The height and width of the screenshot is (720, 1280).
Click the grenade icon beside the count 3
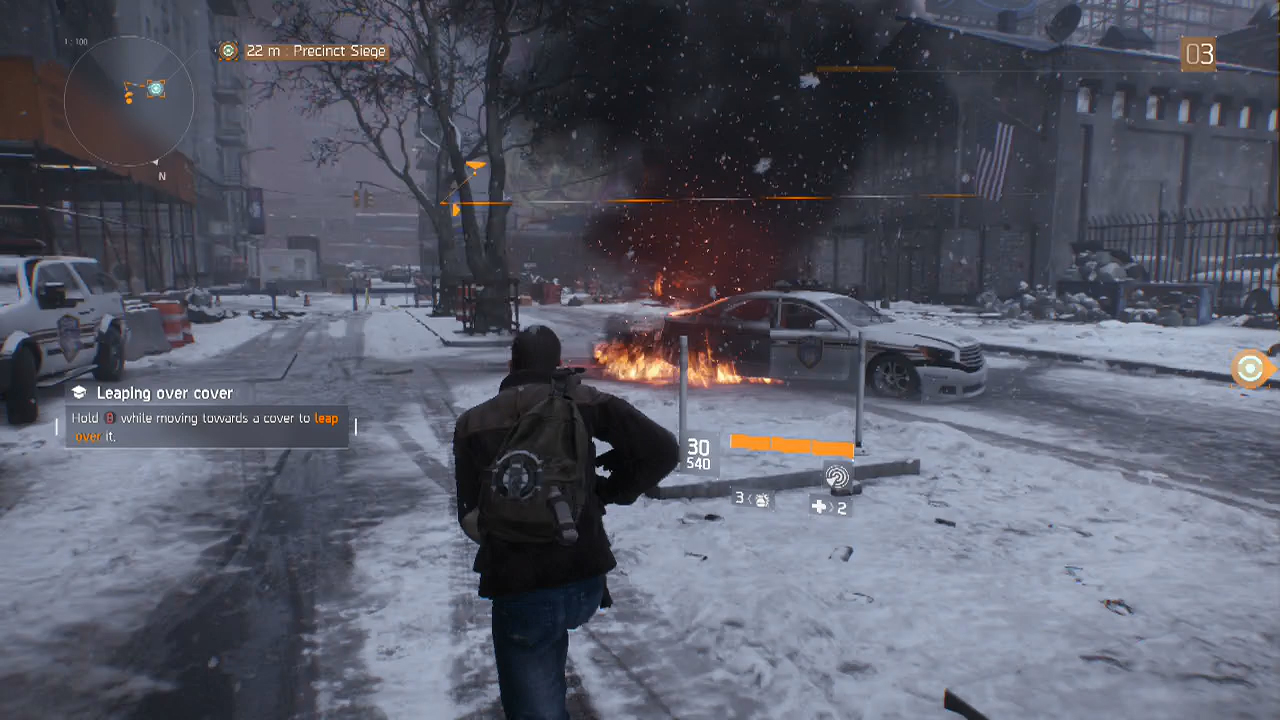tap(764, 501)
